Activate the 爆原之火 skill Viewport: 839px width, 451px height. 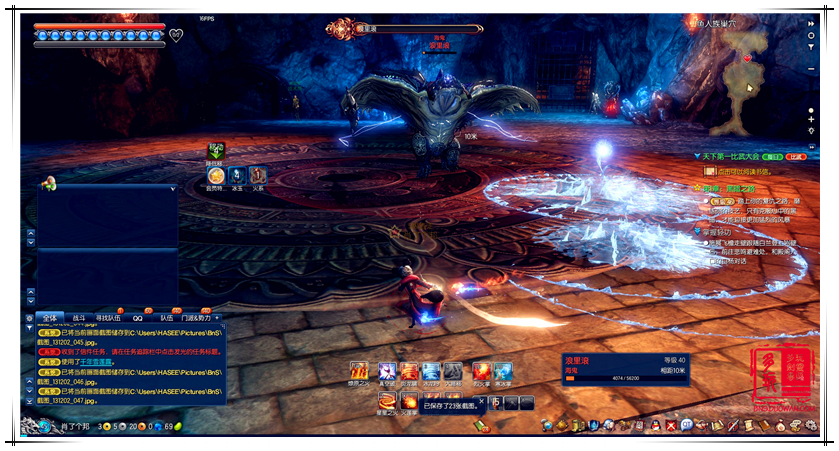[358, 372]
